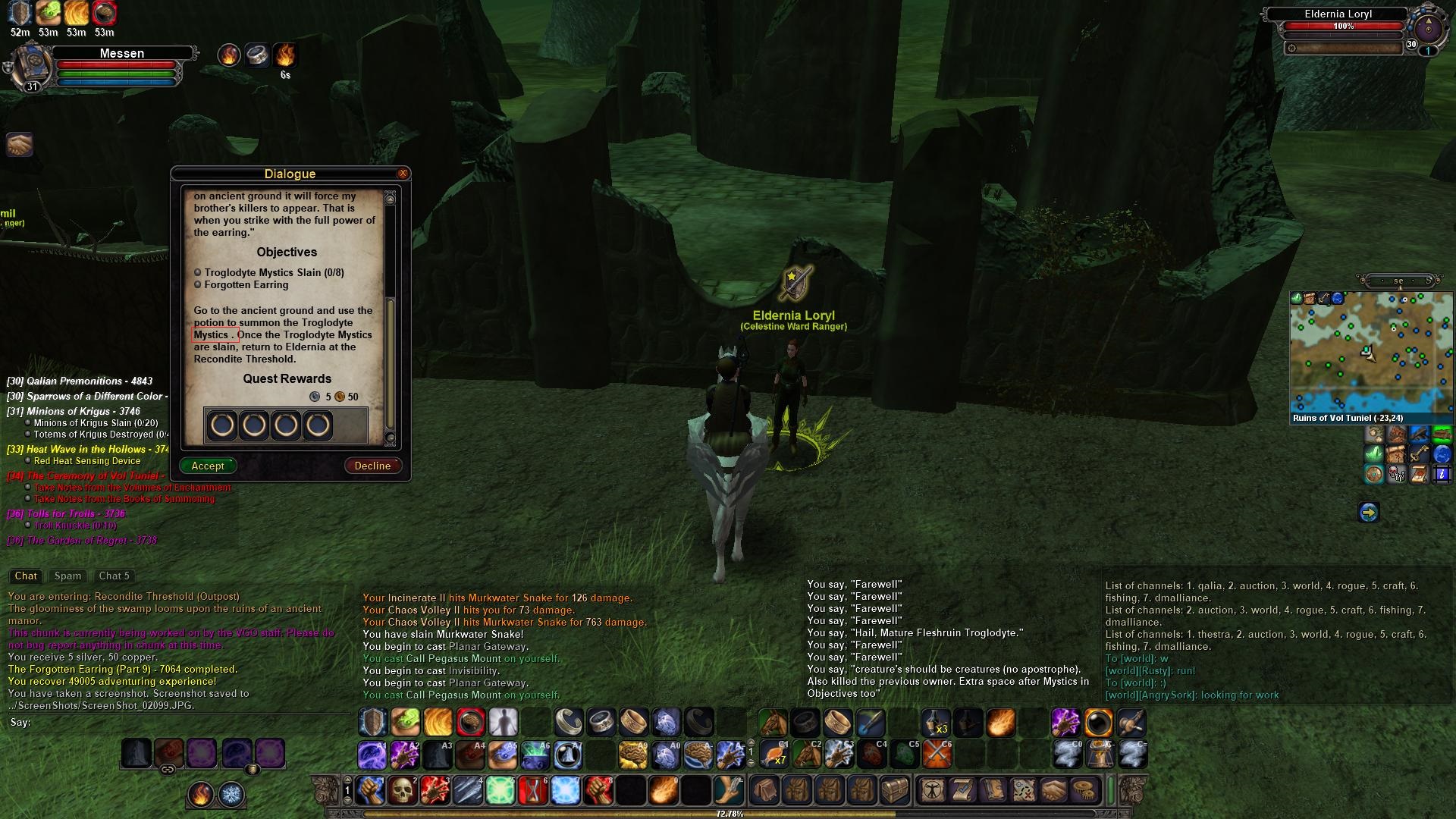Activate the skull ability on the hotbar

tap(403, 790)
